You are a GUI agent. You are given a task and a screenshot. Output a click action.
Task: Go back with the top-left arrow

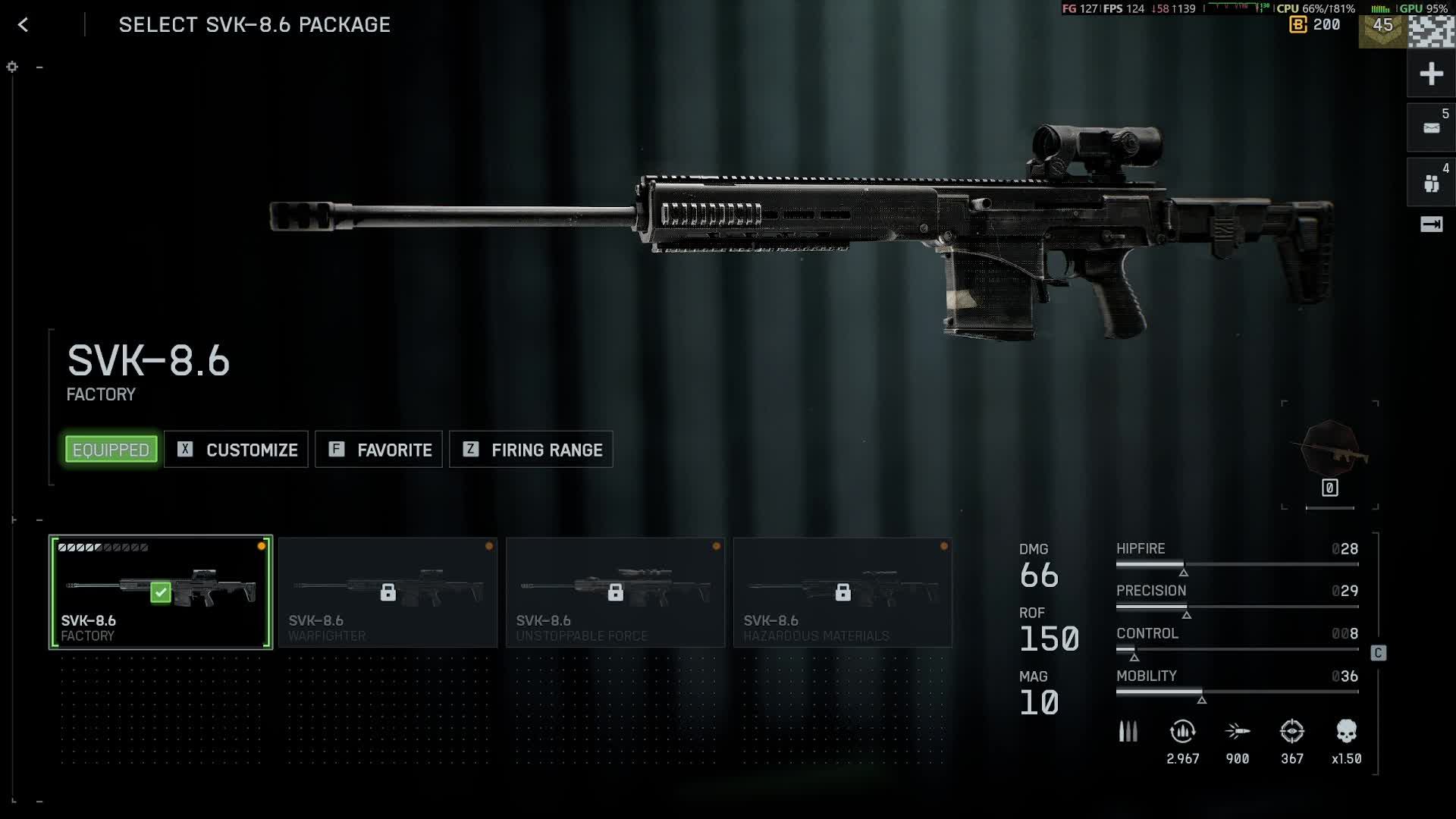[x=23, y=25]
